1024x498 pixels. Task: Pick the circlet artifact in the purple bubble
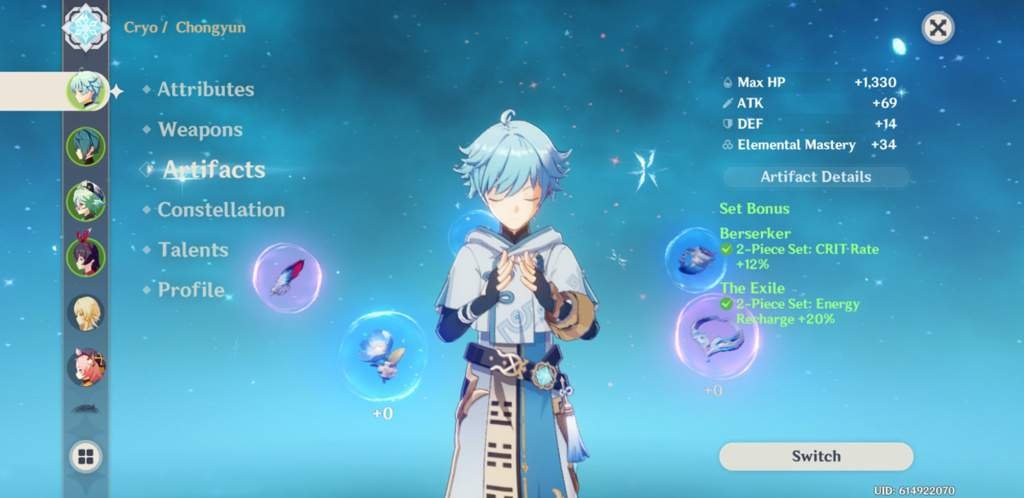point(716,336)
